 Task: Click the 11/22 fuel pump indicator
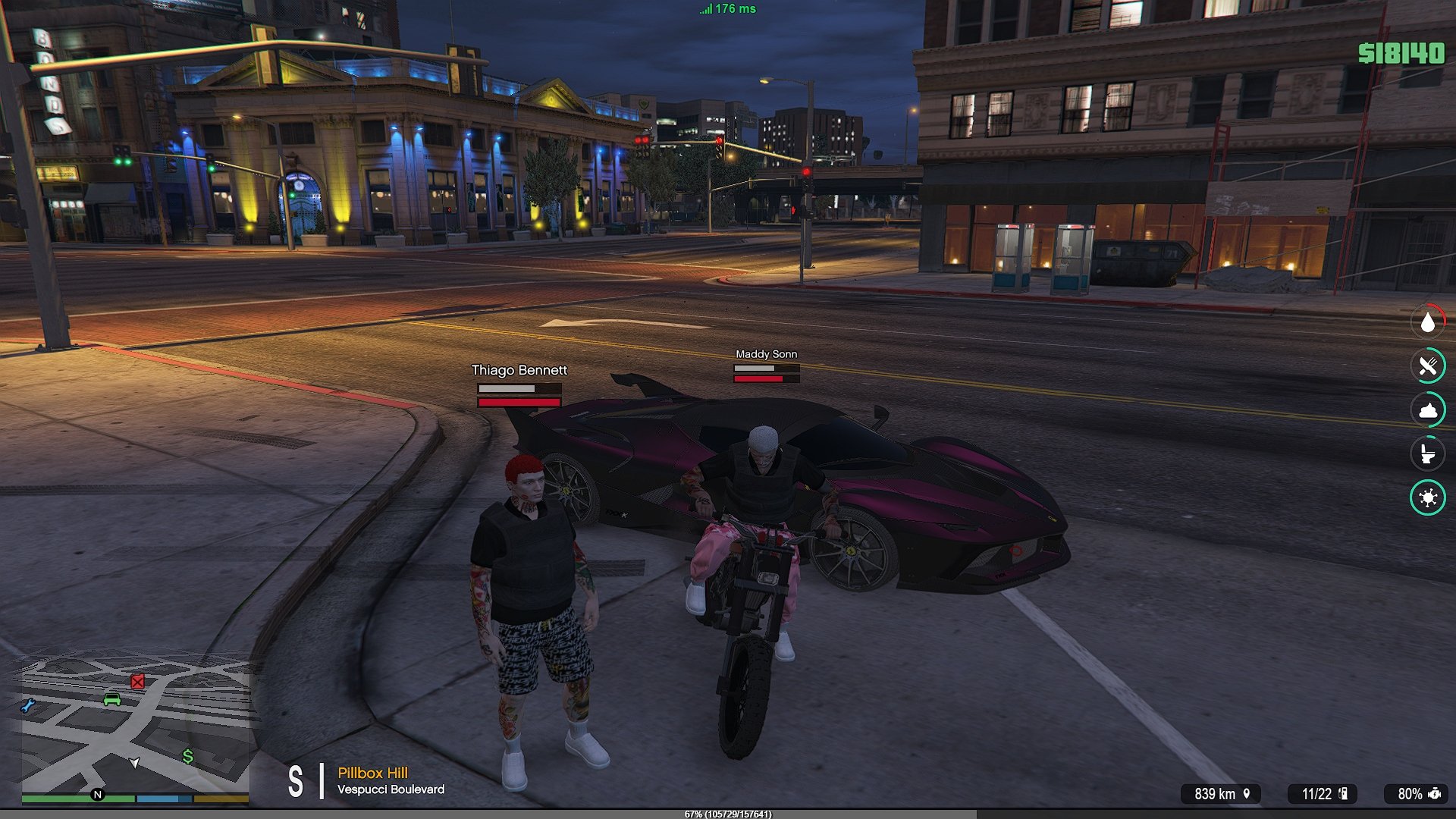click(x=1323, y=794)
